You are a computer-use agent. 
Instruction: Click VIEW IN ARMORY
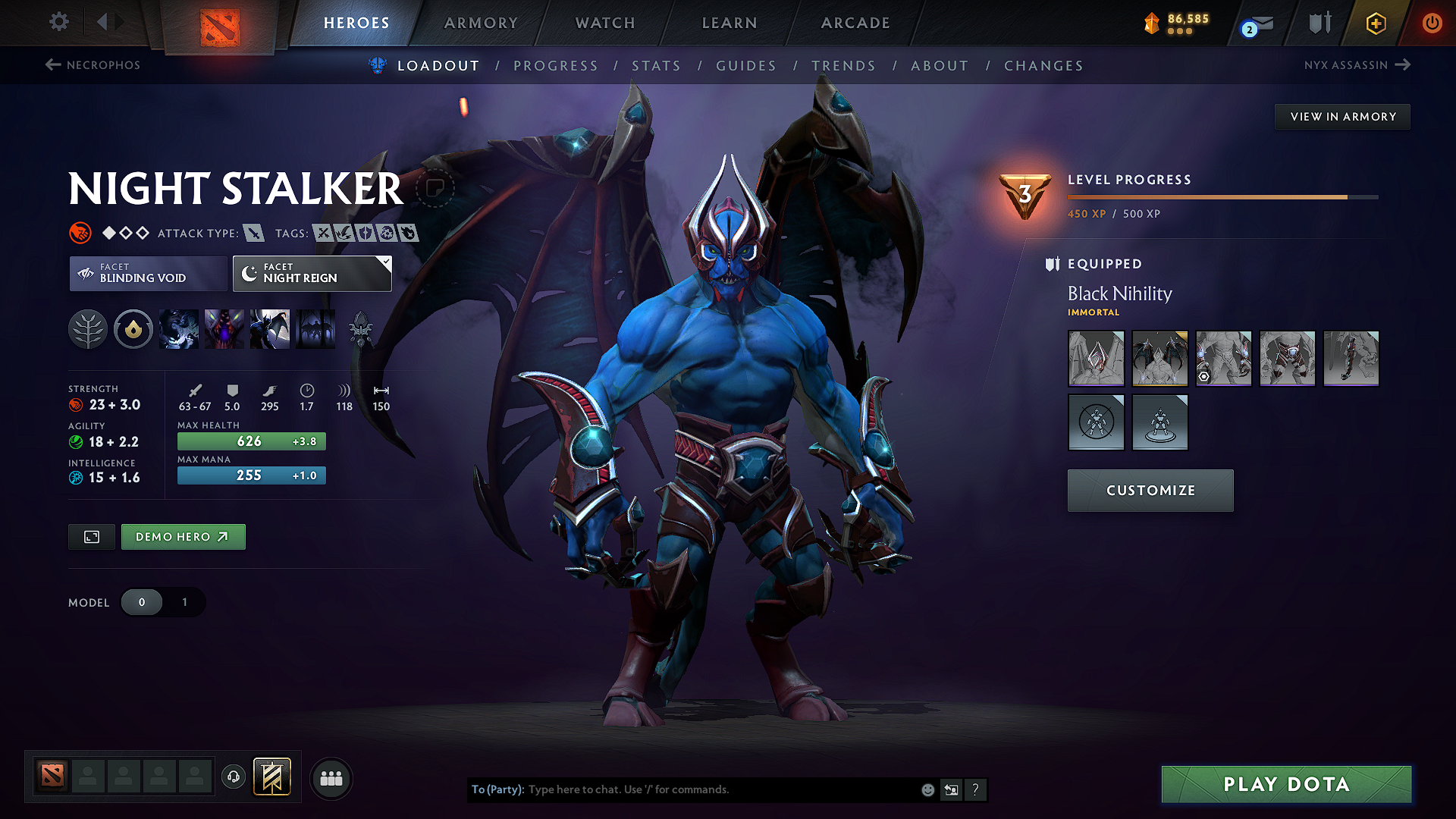1342,116
